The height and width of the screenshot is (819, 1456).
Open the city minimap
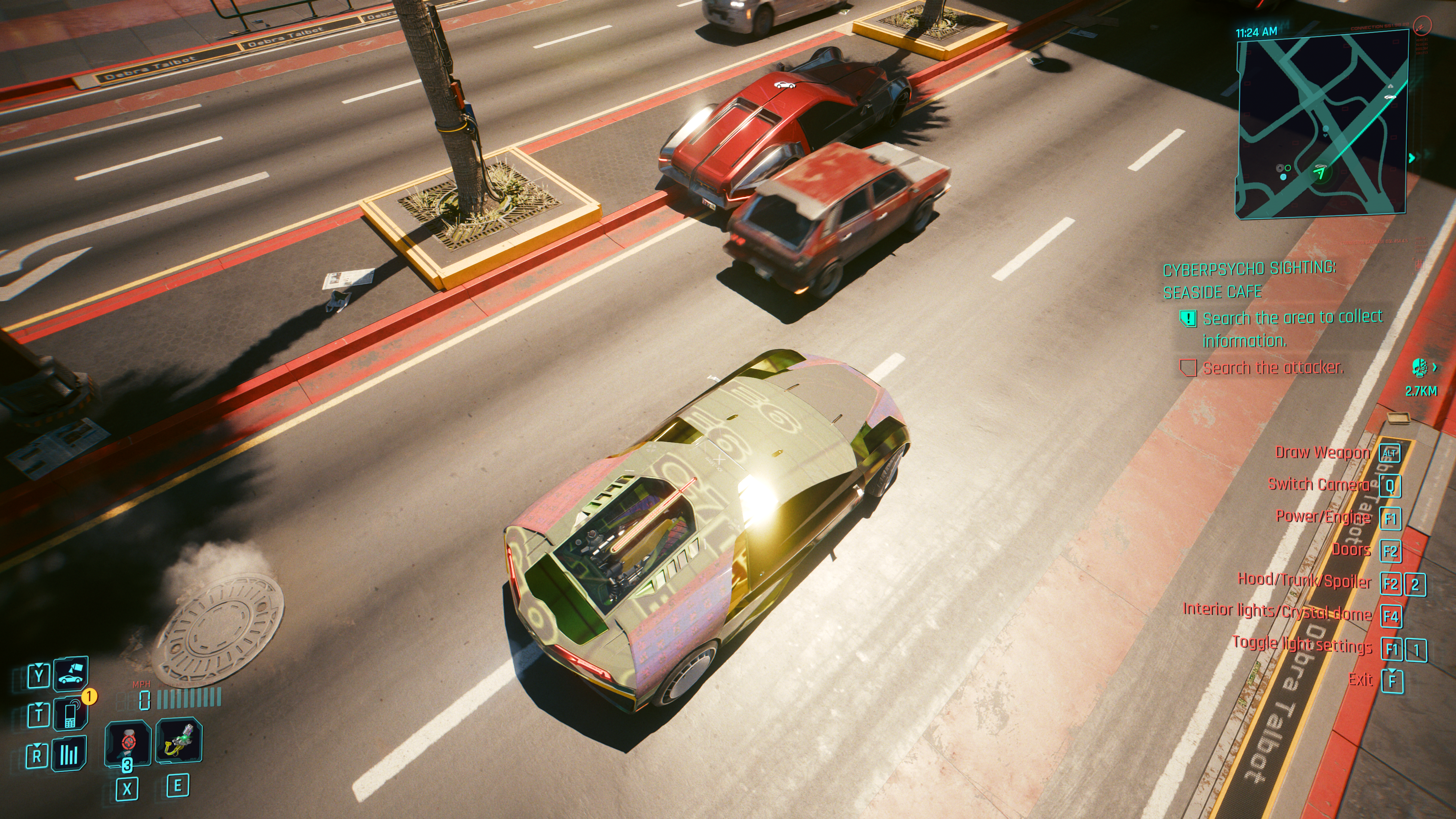click(1320, 124)
